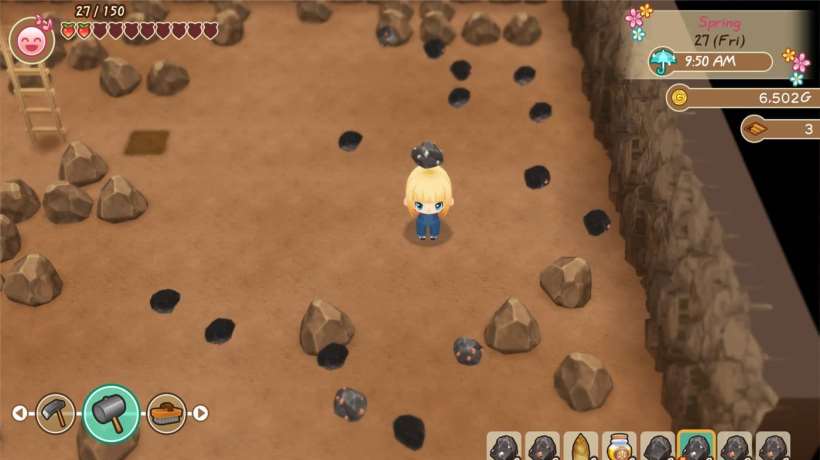
Task: Click the gold coin money icon
Action: 680,97
